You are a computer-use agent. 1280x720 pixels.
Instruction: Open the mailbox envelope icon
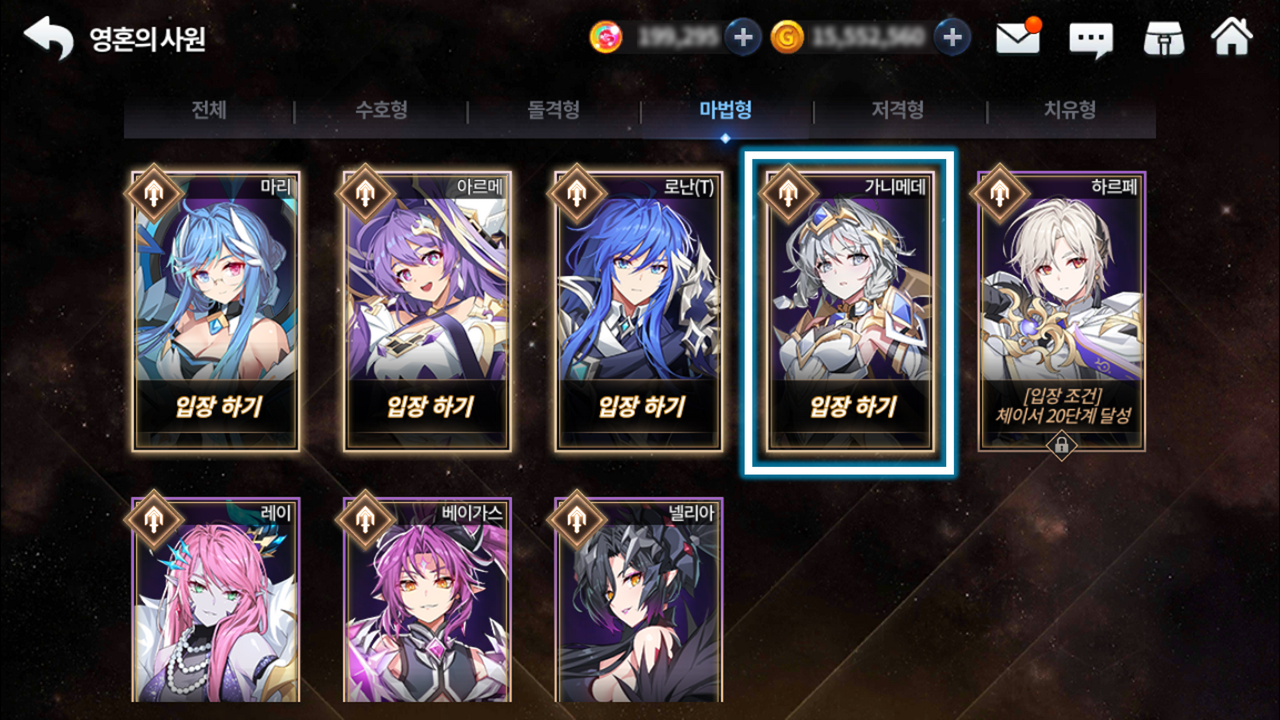[x=1018, y=38]
